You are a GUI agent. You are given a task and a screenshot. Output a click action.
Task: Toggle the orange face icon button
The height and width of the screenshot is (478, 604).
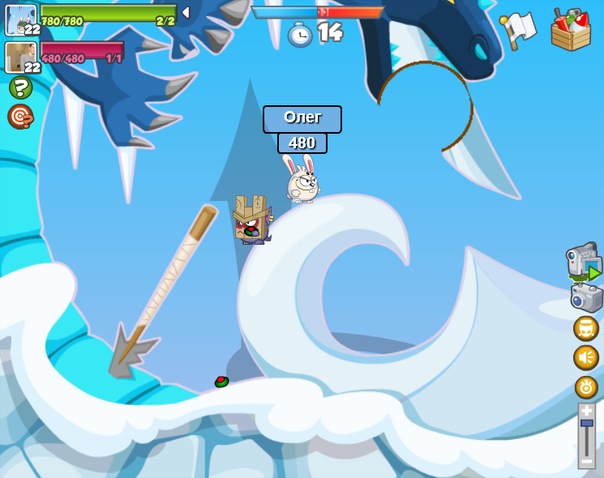[586, 329]
